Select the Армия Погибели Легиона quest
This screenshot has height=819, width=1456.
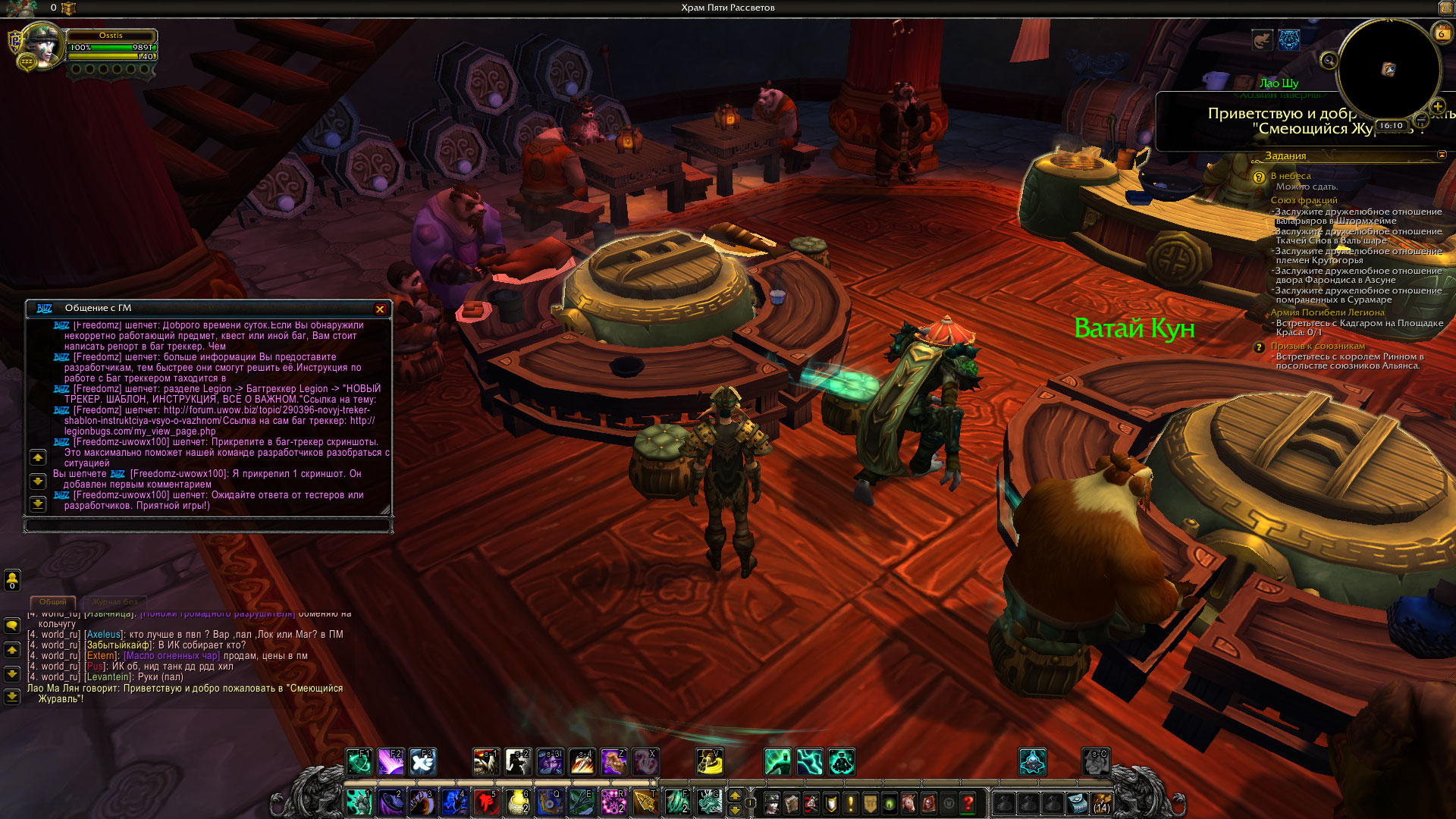pyautogui.click(x=1327, y=312)
